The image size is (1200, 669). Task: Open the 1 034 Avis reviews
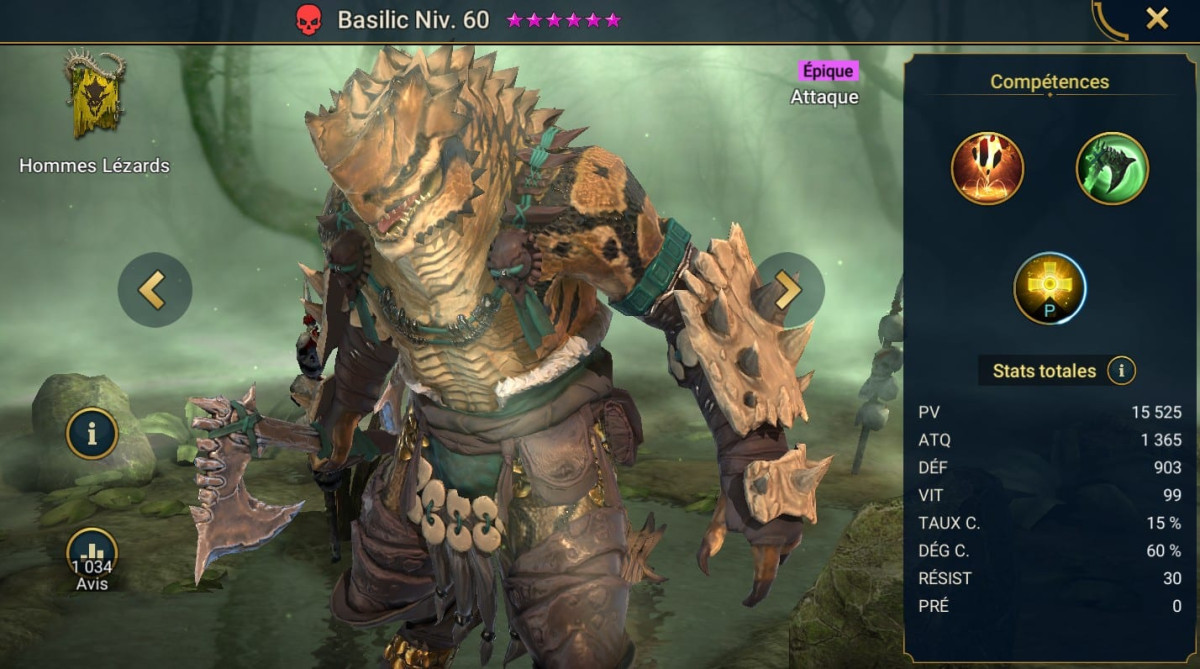coord(92,559)
